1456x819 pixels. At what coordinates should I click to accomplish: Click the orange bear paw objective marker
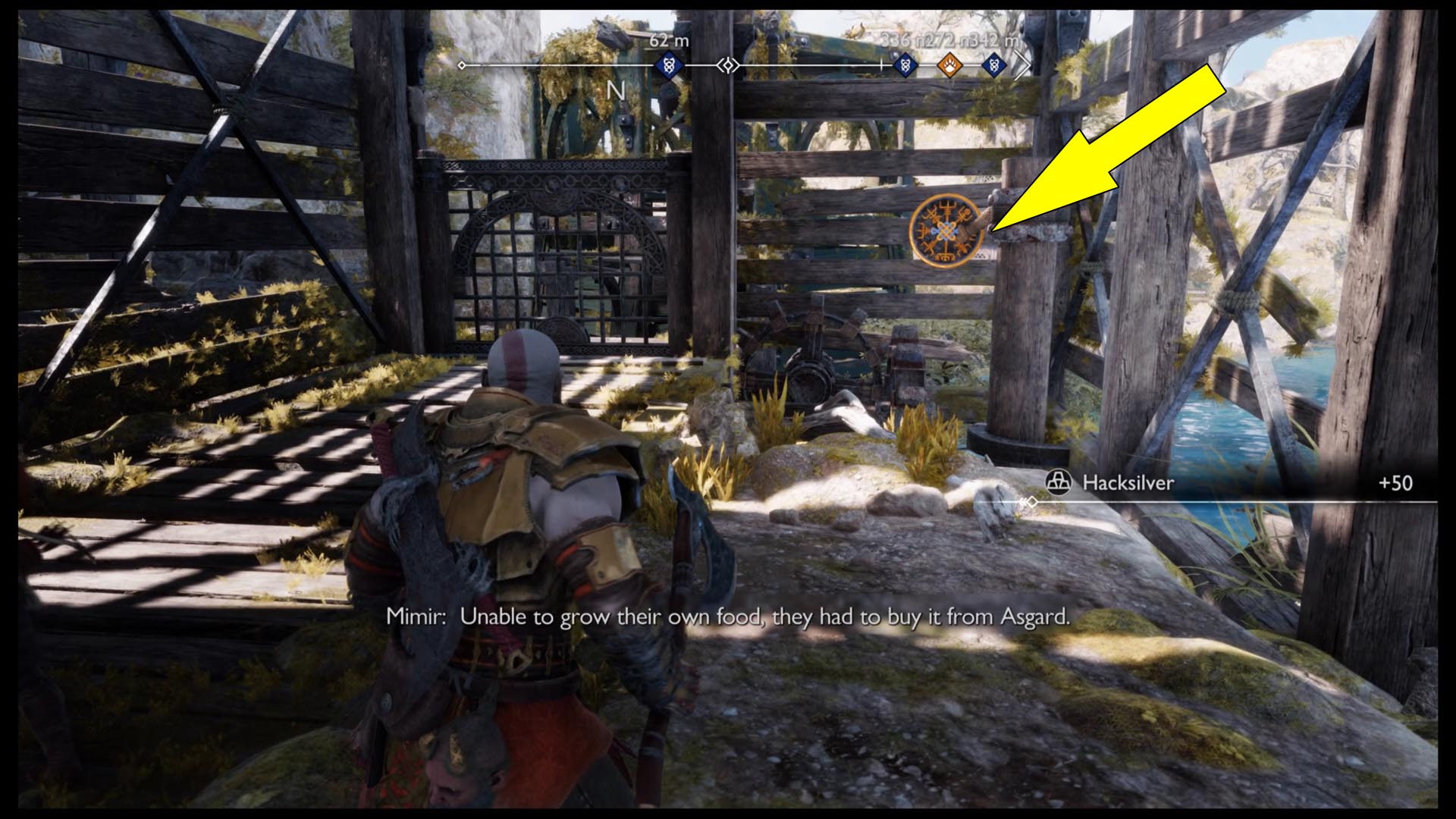pyautogui.click(x=950, y=65)
